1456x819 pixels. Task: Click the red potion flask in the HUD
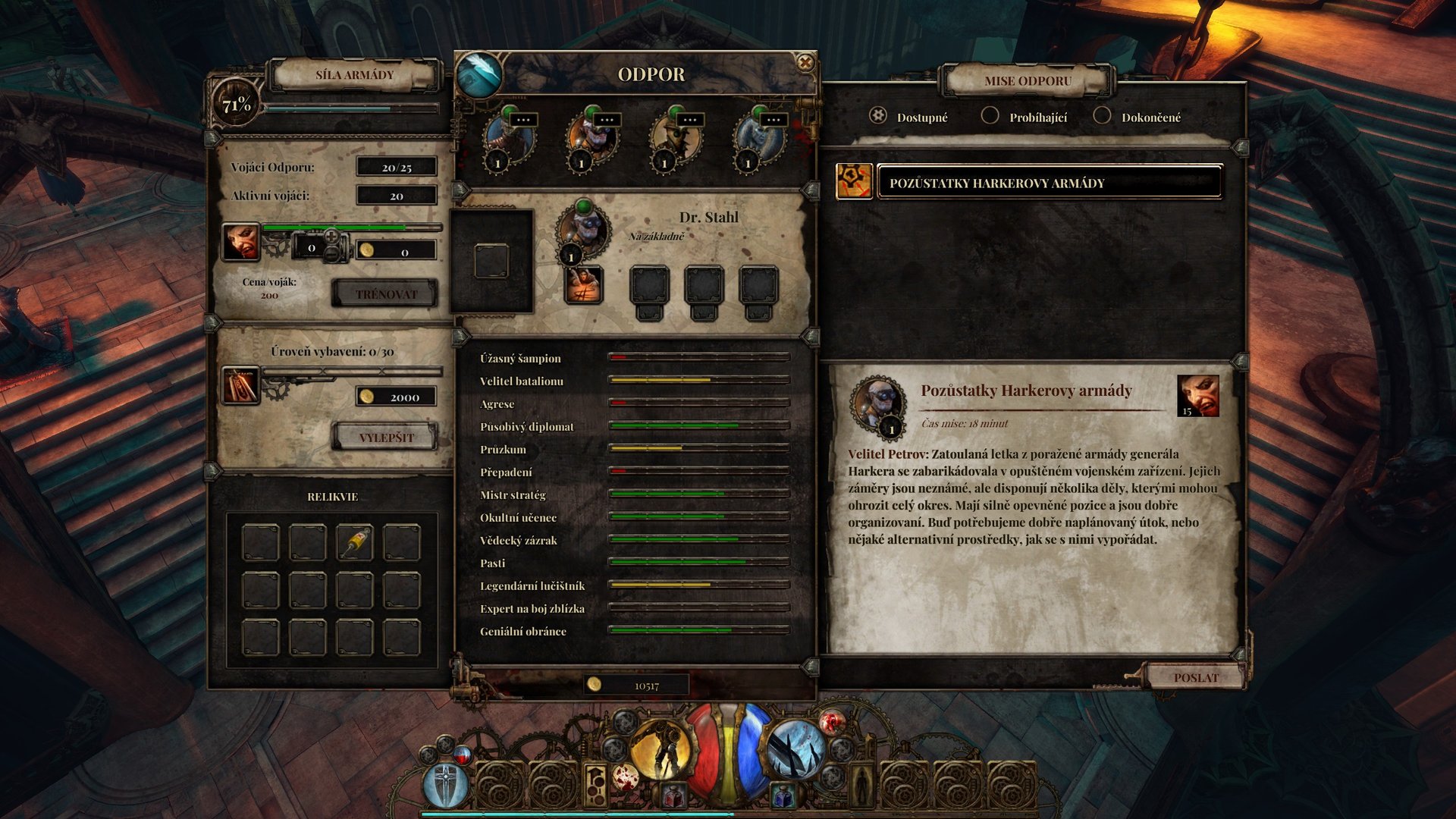[x=672, y=796]
